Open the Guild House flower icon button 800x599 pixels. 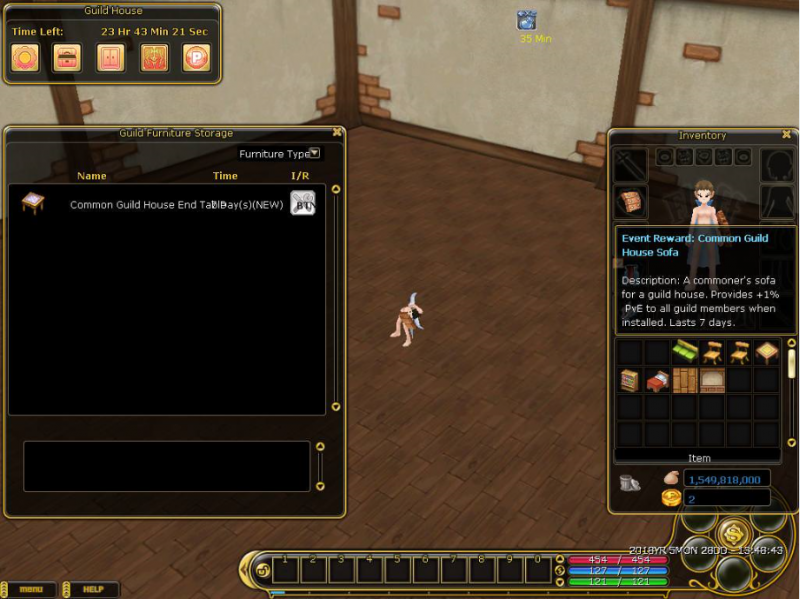coord(25,57)
